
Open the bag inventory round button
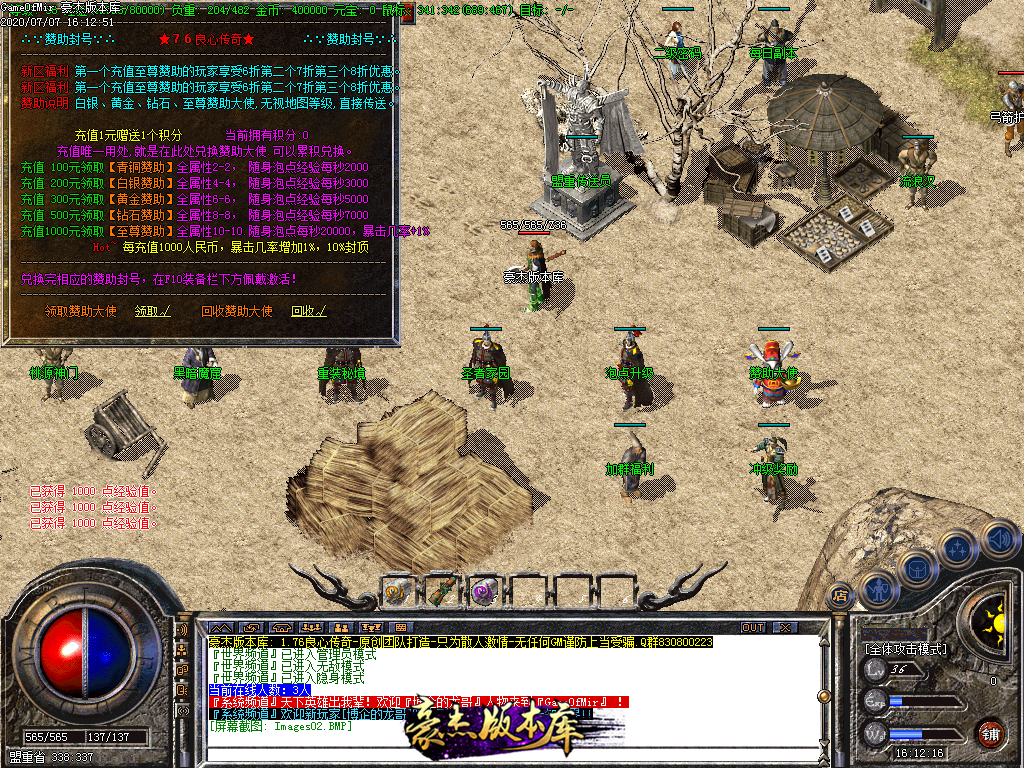pos(917,568)
